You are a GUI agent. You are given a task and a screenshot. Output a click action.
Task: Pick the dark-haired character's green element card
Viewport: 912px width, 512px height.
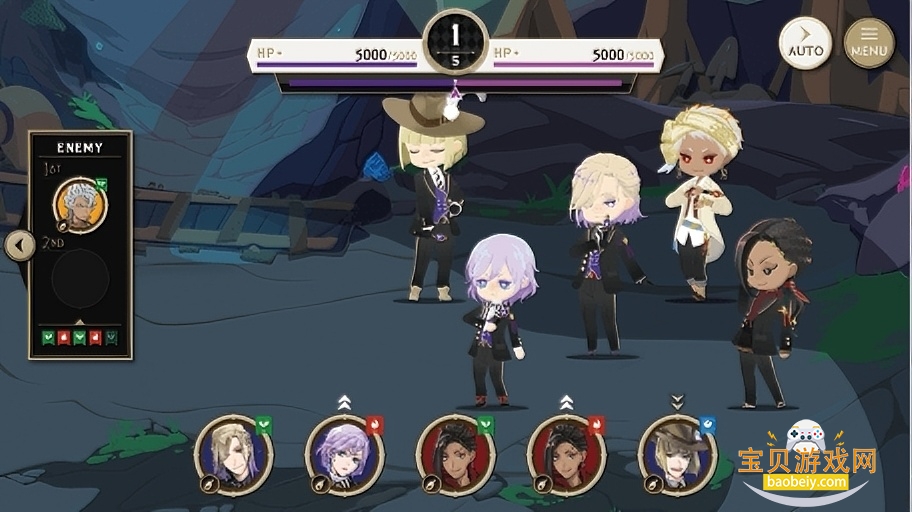point(455,454)
